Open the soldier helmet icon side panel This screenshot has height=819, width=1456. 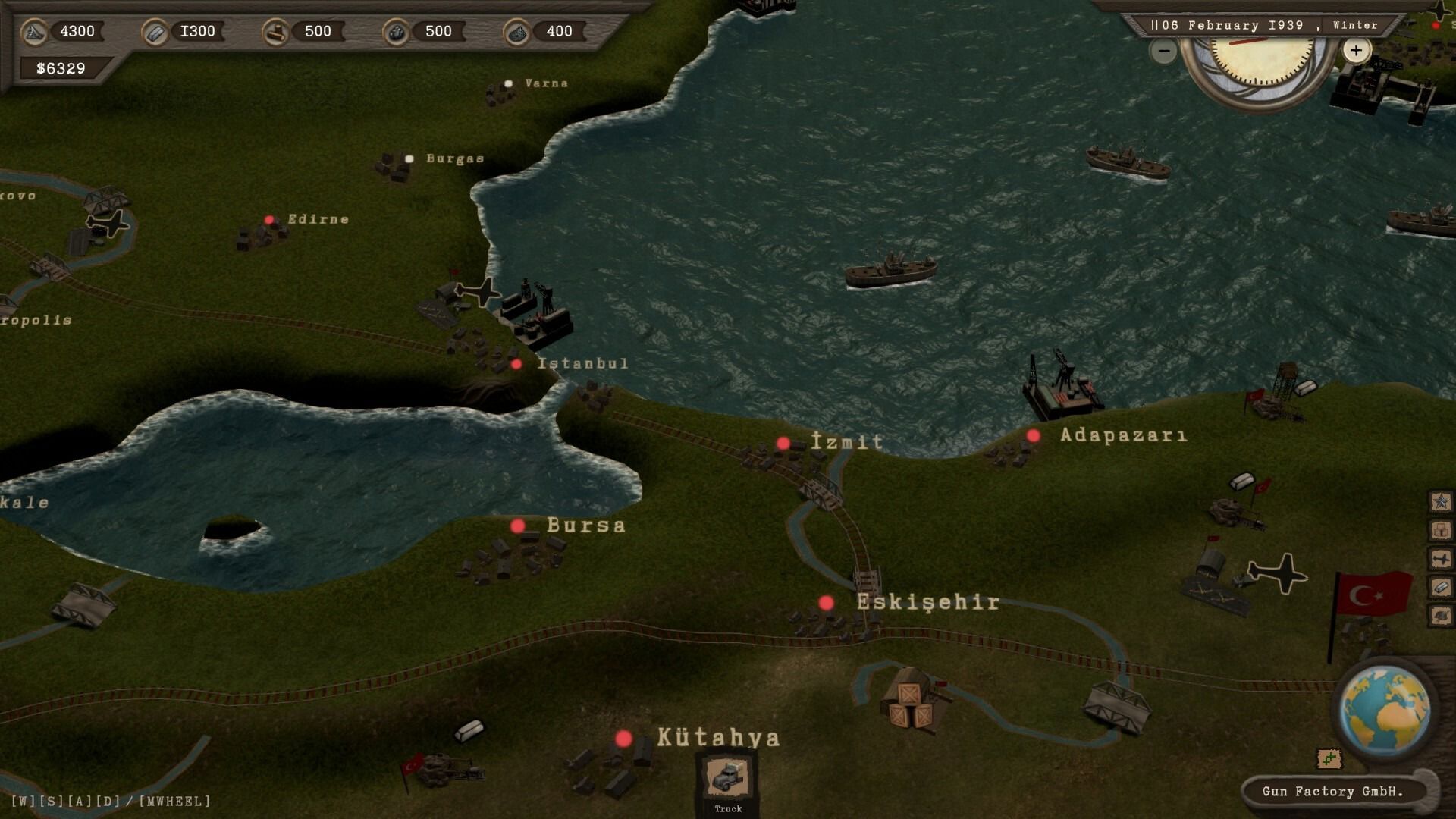point(1440,615)
